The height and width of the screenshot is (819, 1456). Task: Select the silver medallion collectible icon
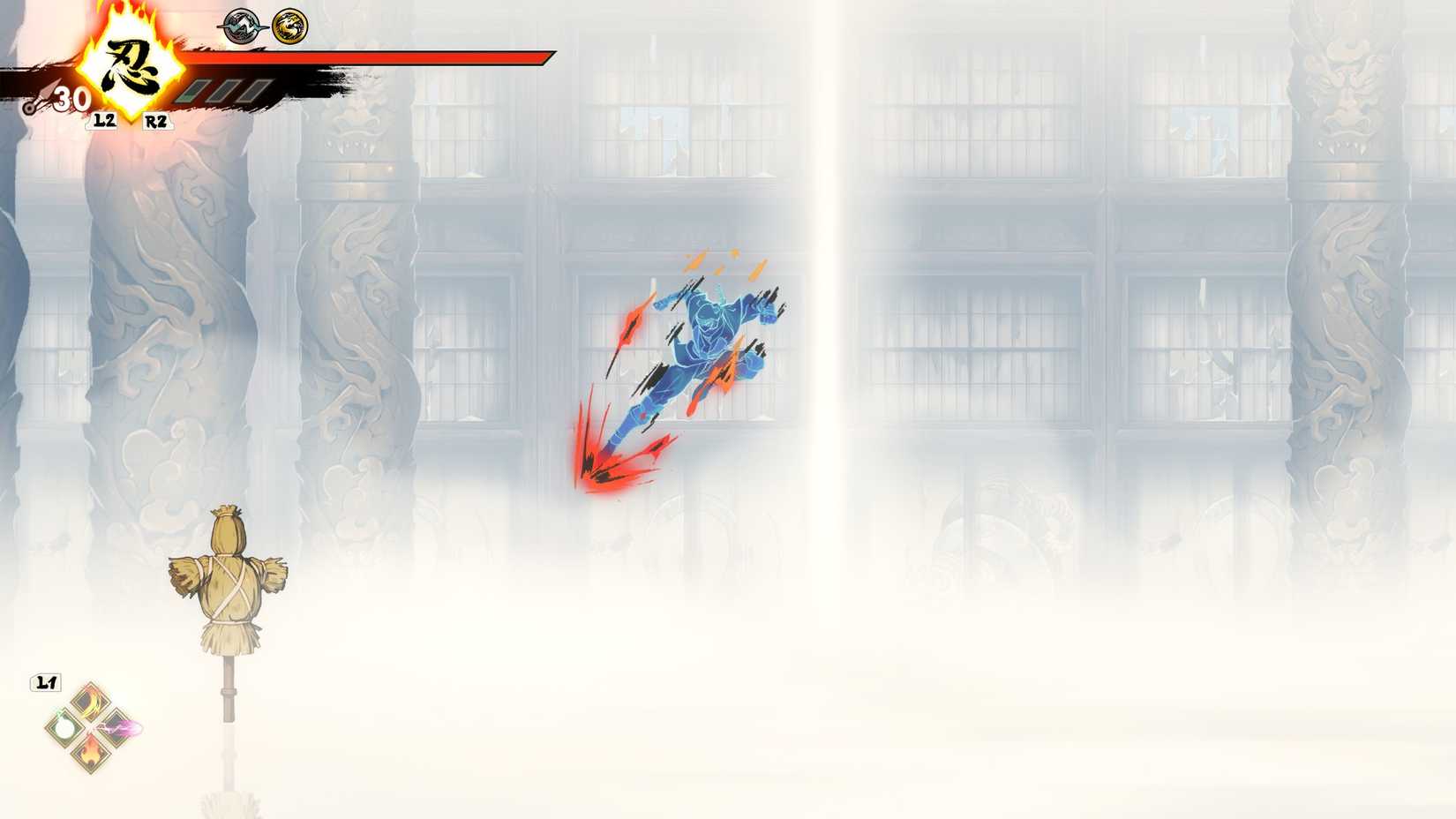tap(240, 26)
